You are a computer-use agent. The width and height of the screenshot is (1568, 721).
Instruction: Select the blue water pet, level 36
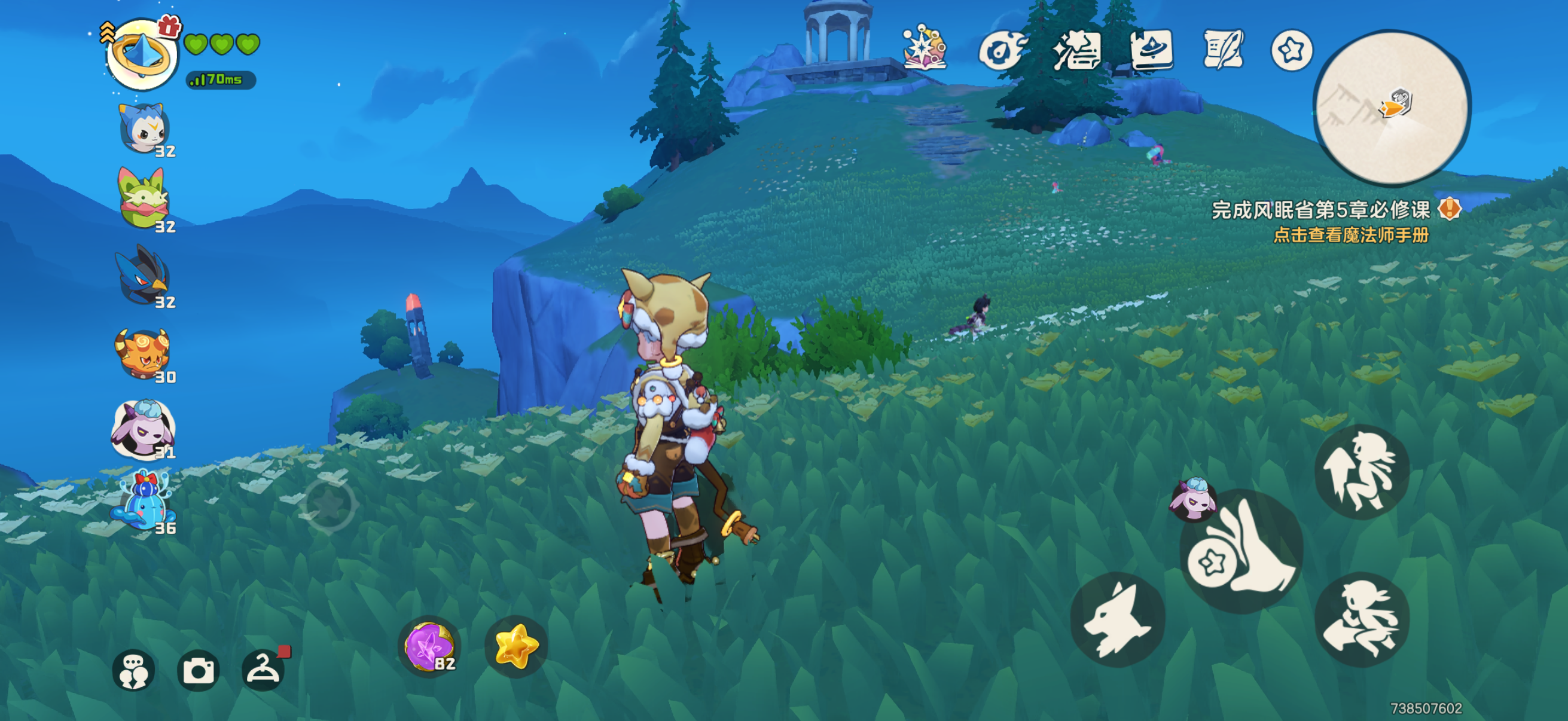[143, 503]
